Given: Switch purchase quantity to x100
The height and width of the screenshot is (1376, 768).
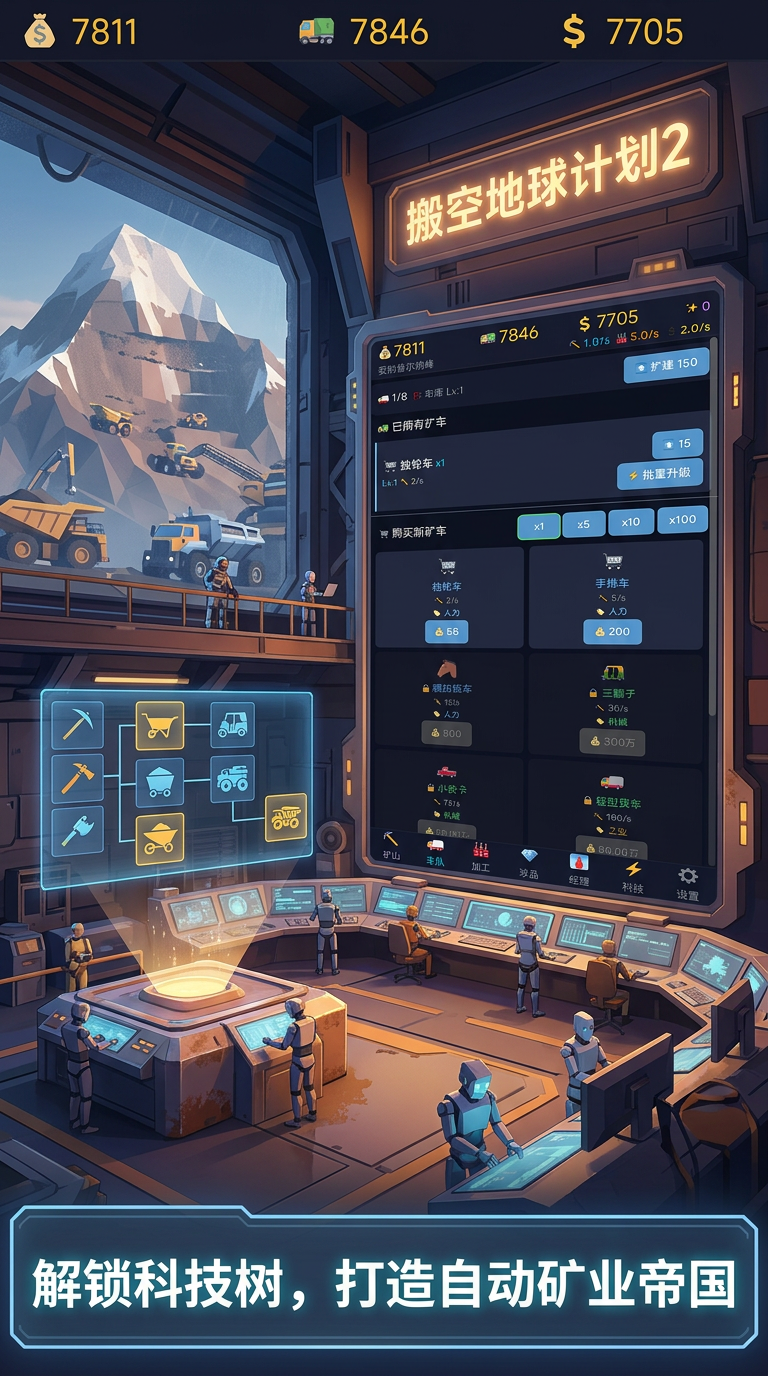Looking at the screenshot, I should click(x=683, y=519).
